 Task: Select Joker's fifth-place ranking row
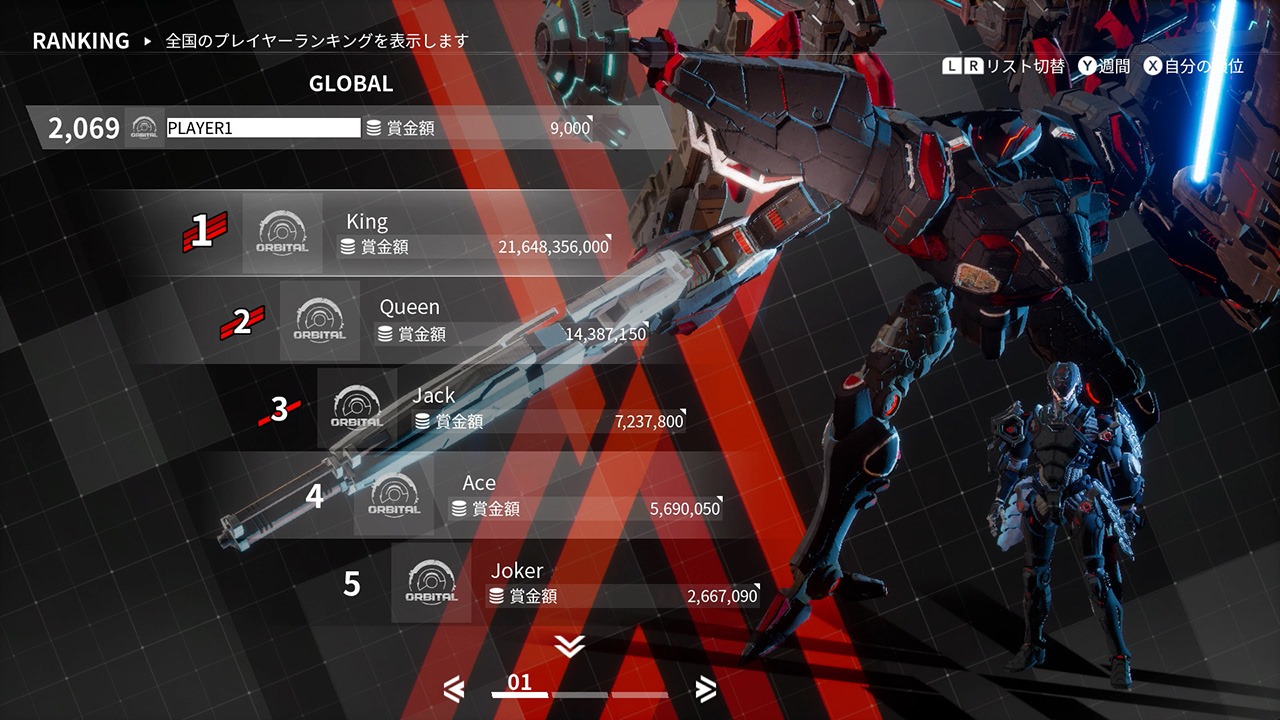(580, 584)
